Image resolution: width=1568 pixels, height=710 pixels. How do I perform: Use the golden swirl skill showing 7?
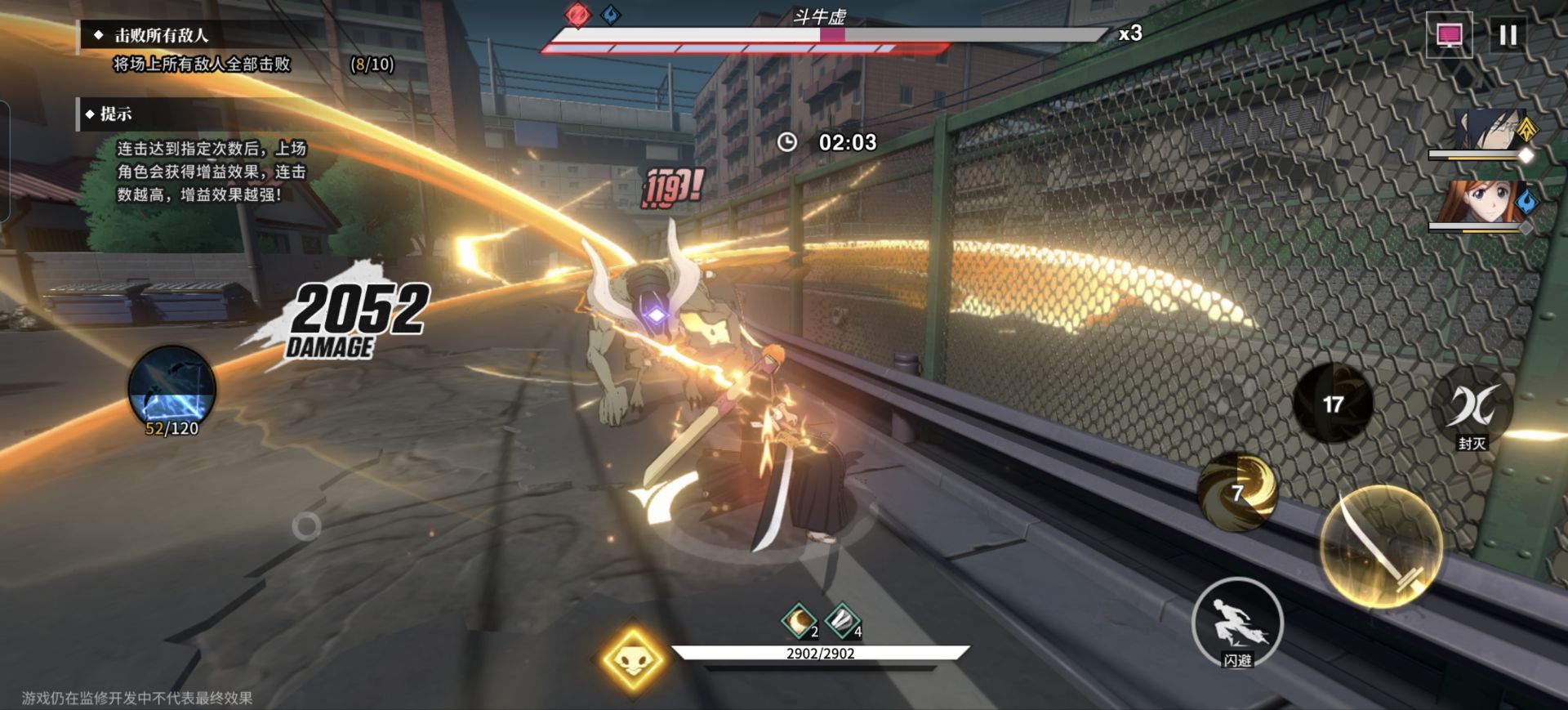[x=1236, y=492]
